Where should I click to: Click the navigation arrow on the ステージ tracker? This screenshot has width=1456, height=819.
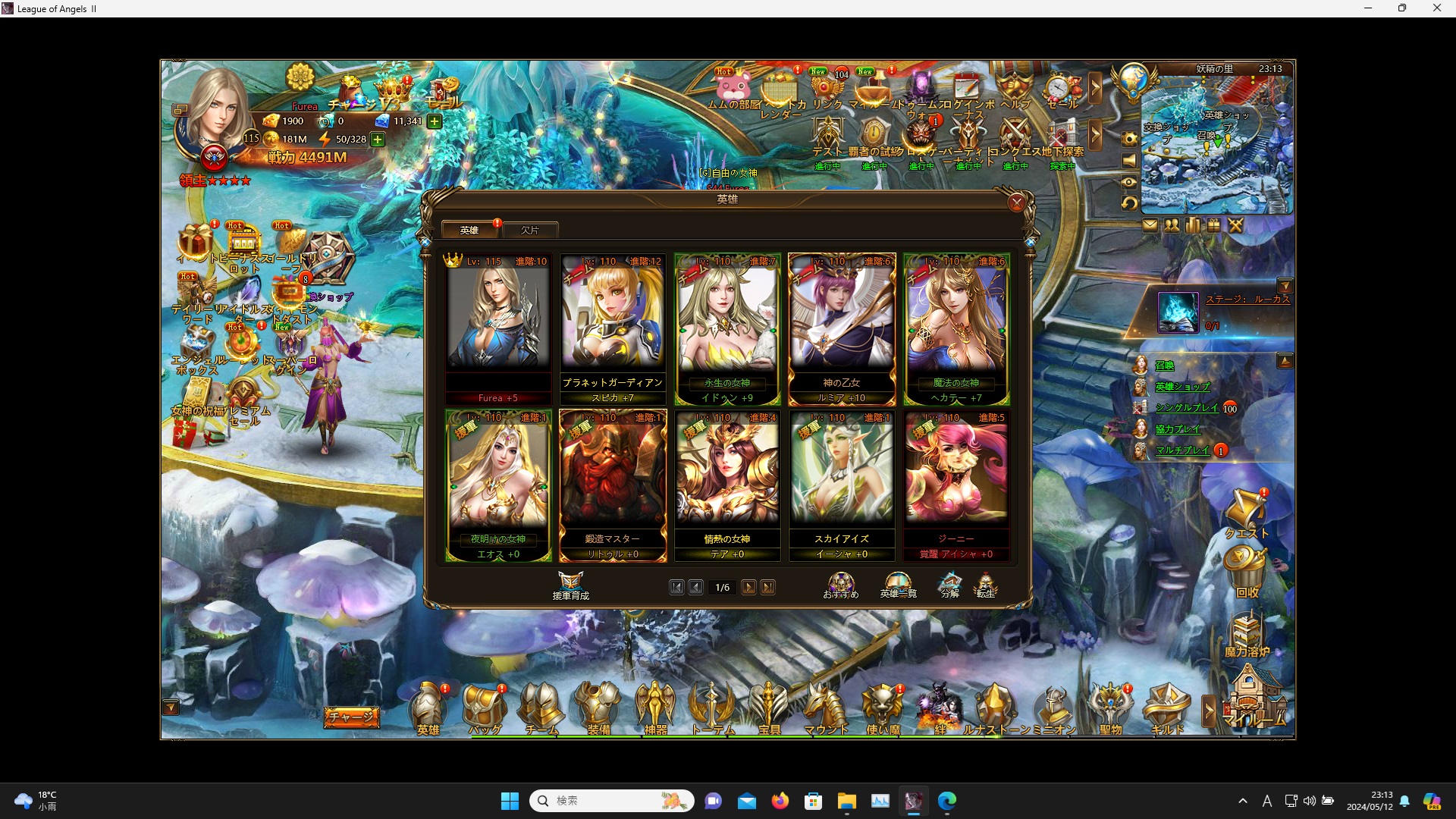click(x=1285, y=285)
